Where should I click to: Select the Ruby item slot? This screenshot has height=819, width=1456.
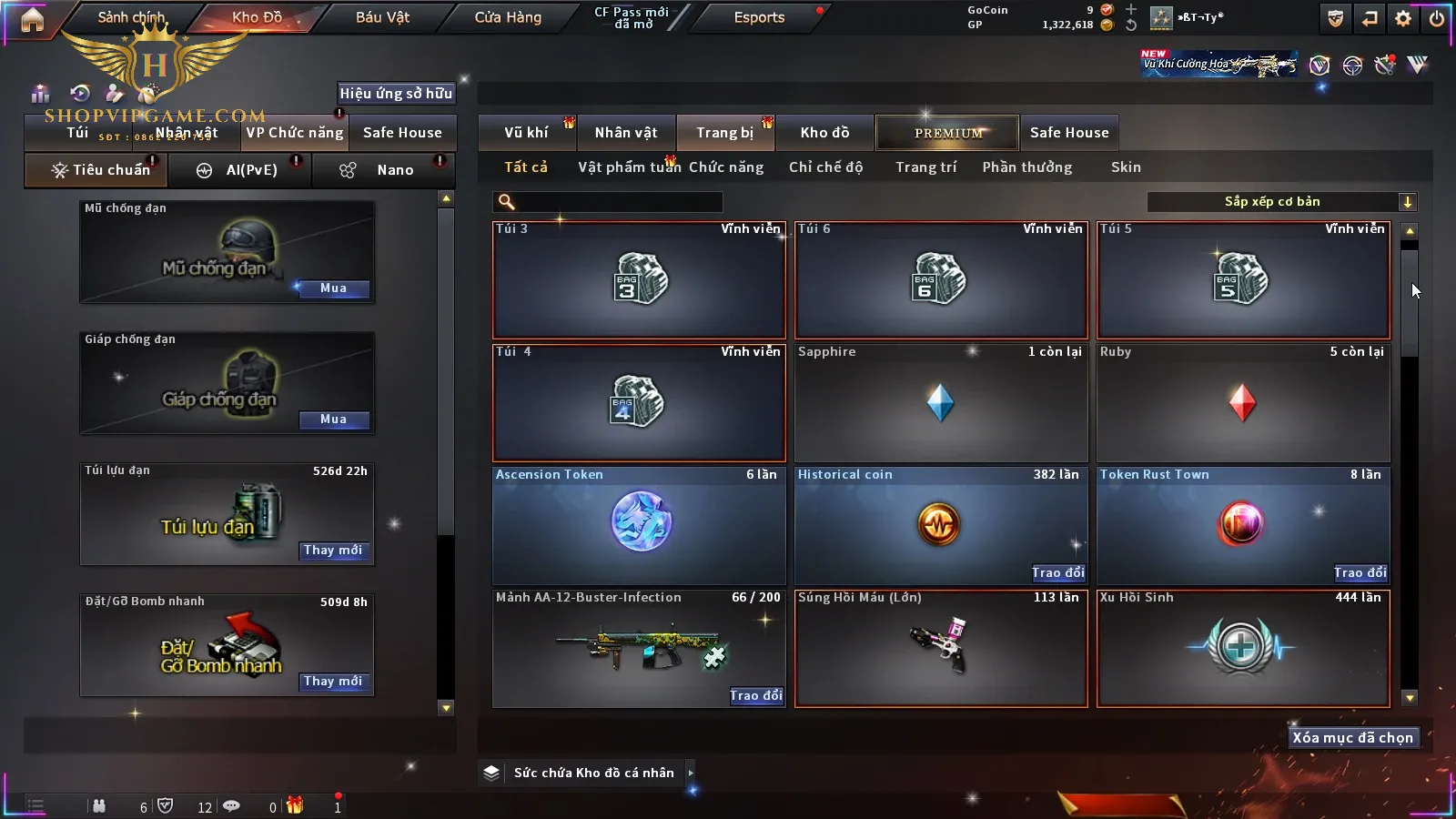click(x=1243, y=402)
